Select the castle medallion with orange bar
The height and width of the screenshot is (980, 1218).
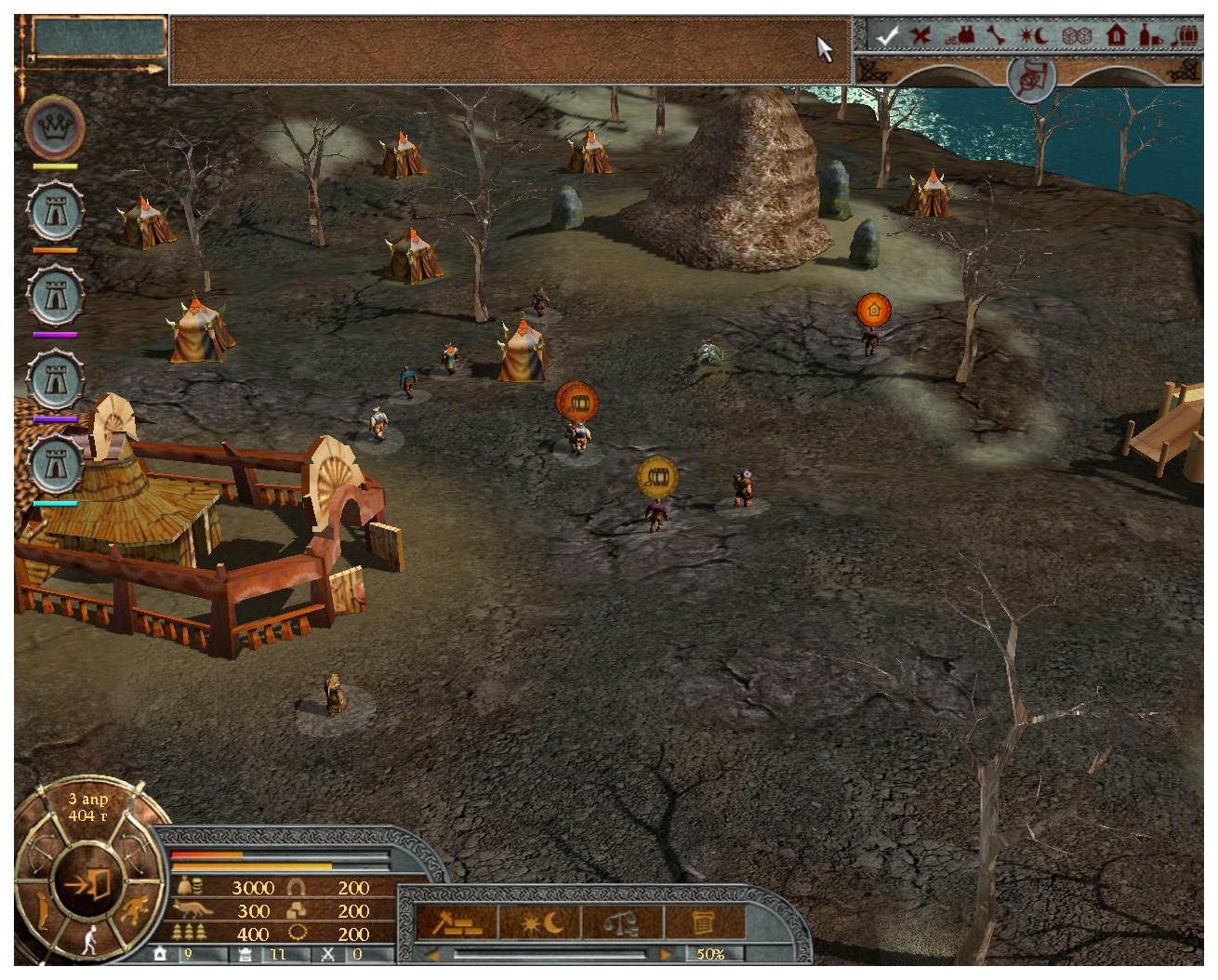[x=55, y=212]
